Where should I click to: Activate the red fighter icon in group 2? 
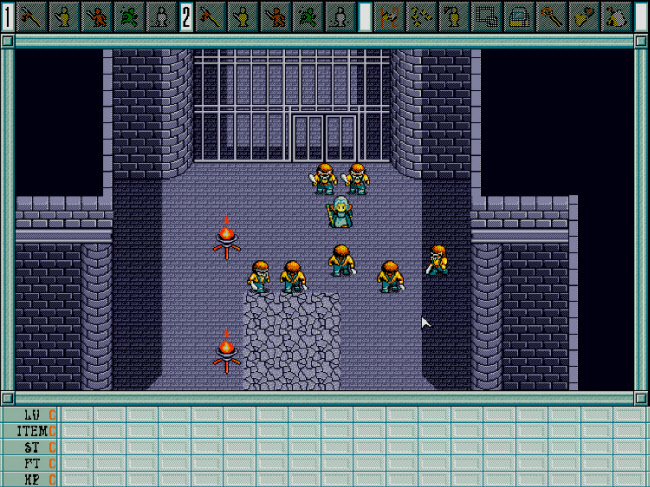coord(276,16)
